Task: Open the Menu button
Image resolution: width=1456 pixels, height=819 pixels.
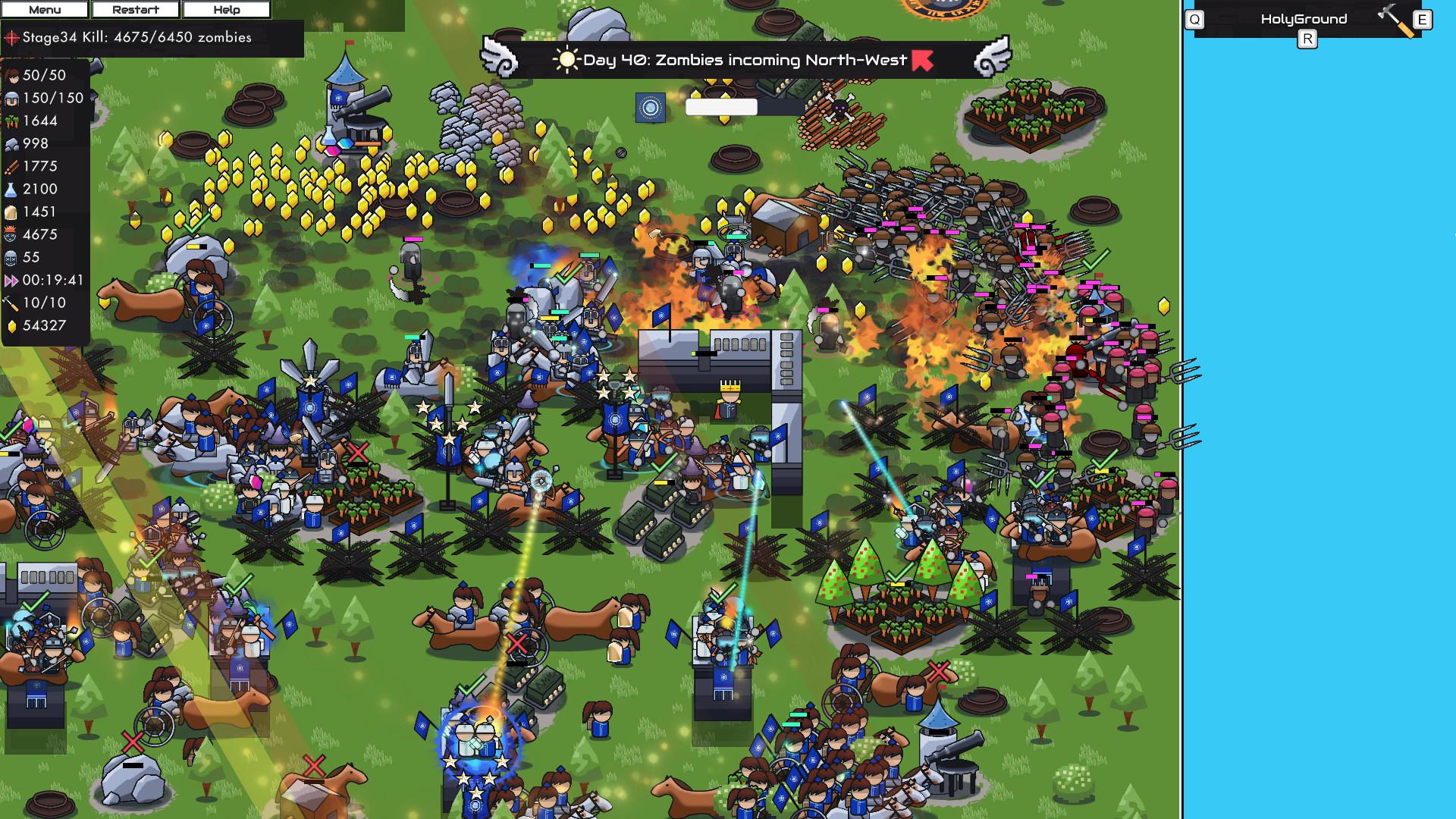Action: [45, 10]
